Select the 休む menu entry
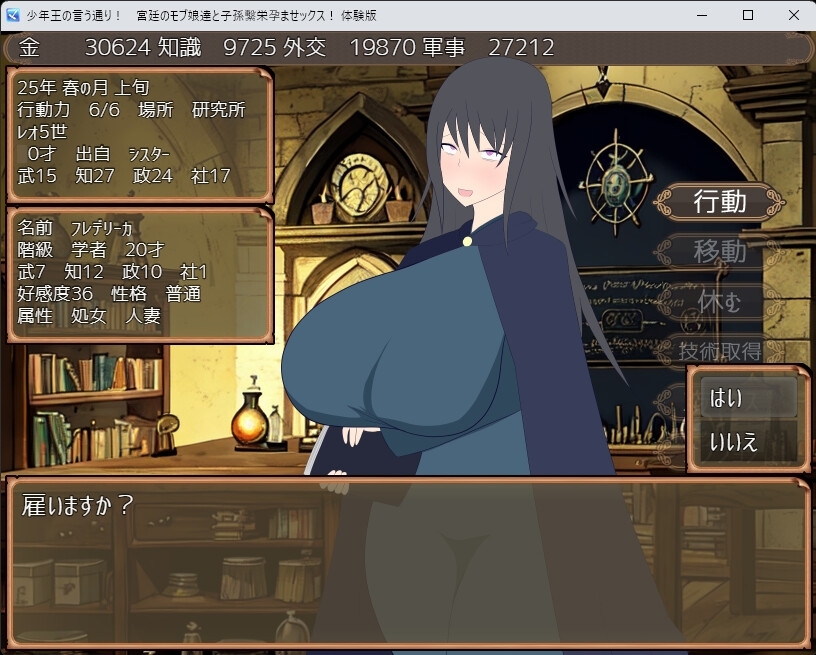The width and height of the screenshot is (816, 655). click(x=719, y=301)
